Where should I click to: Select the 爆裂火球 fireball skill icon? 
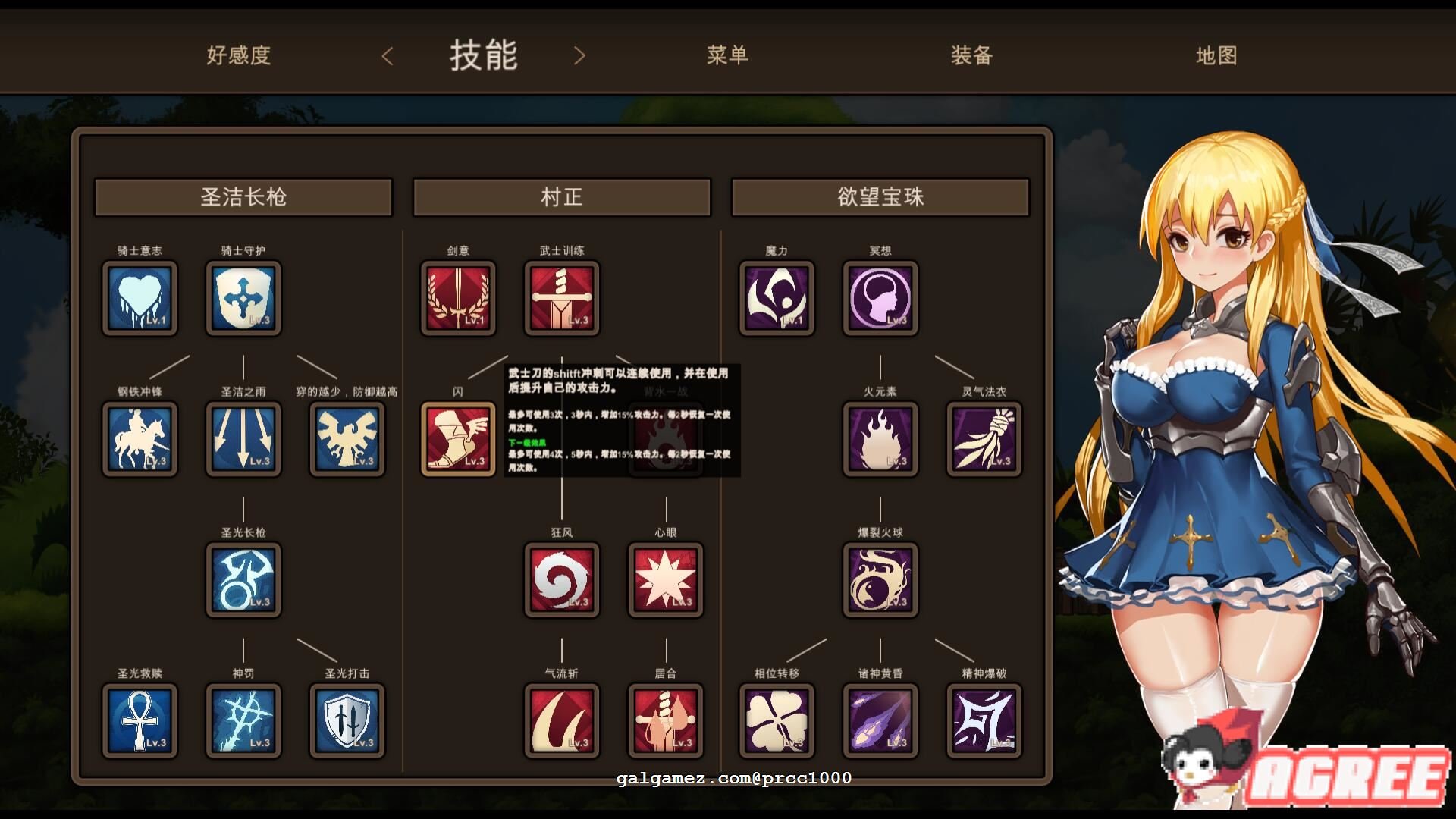(x=880, y=580)
